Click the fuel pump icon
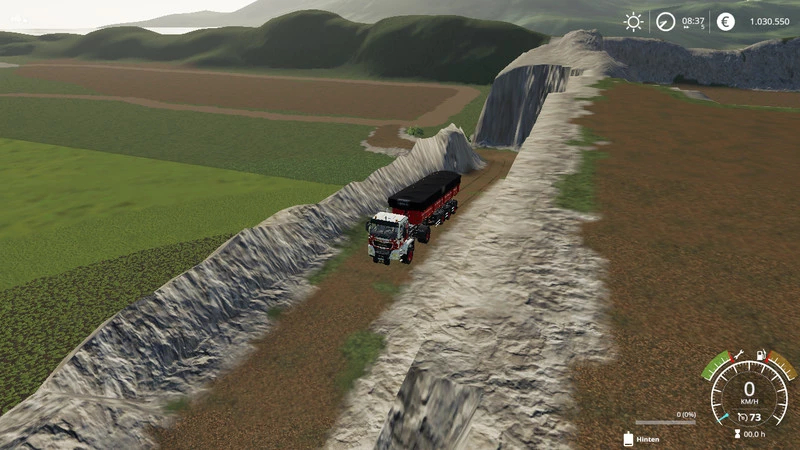Viewport: 800px width, 450px height. click(x=762, y=355)
